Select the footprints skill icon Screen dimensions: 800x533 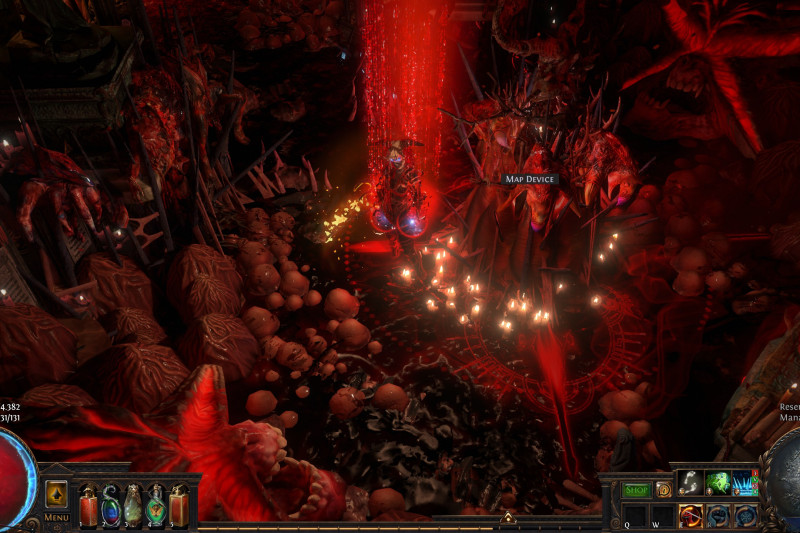click(690, 483)
